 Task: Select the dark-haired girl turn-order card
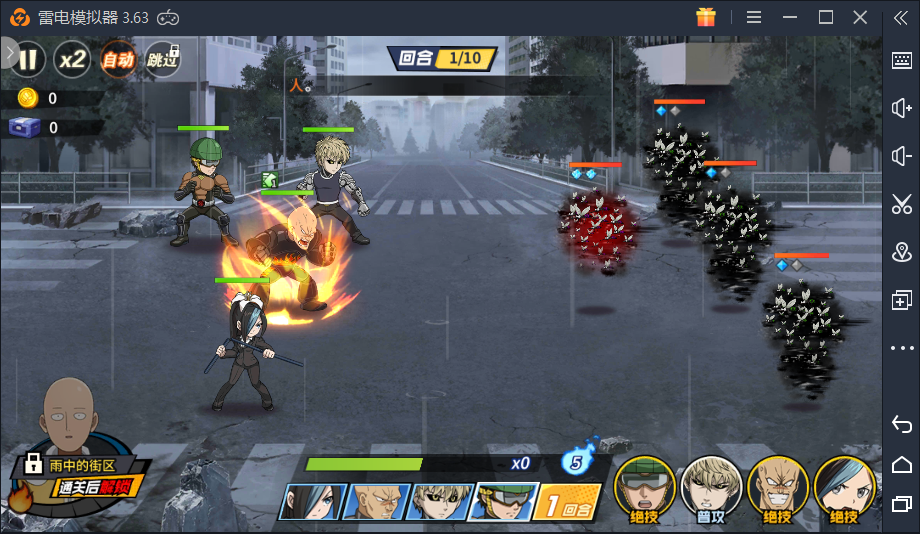[x=312, y=501]
